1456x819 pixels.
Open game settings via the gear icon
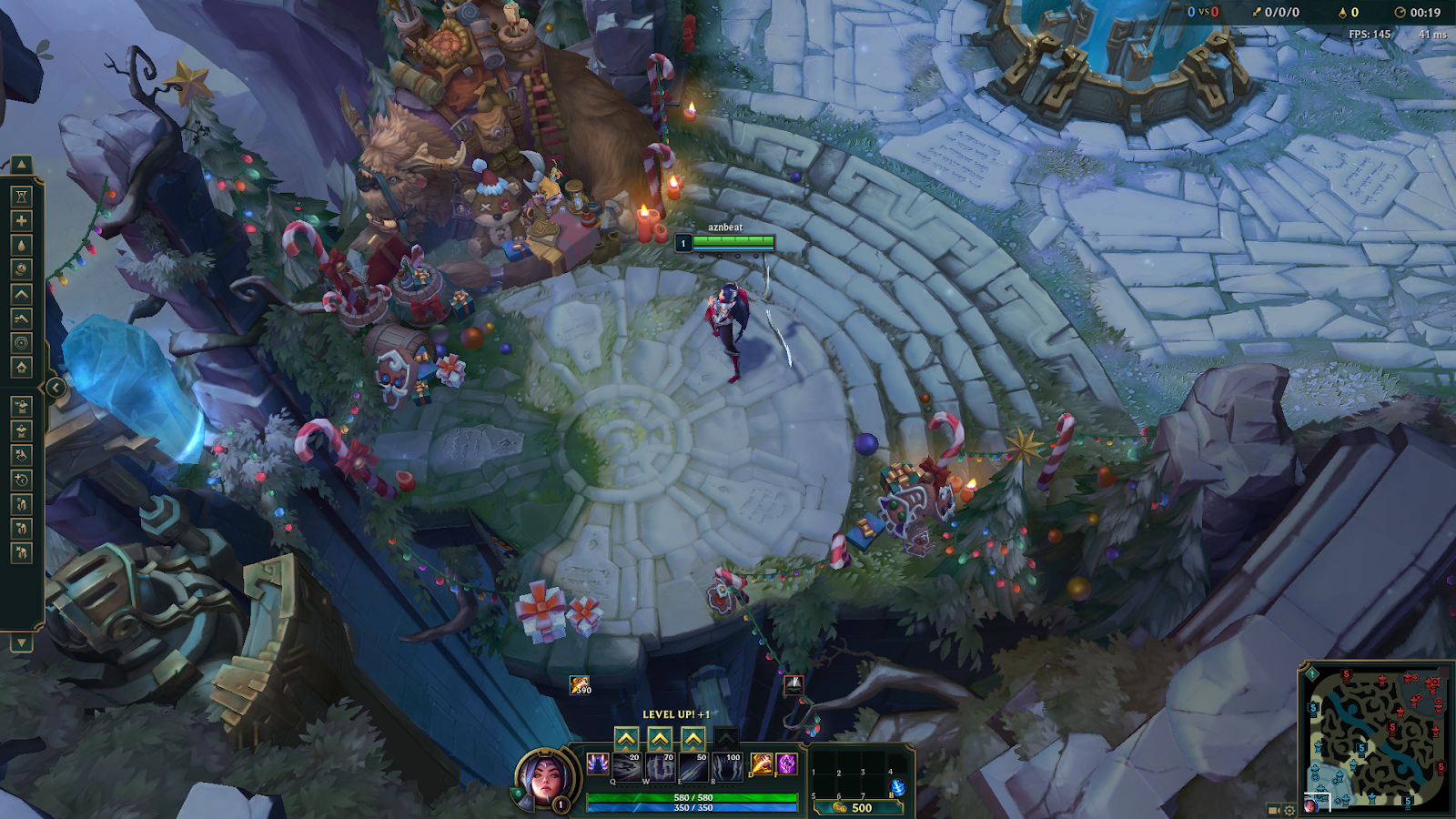click(1289, 810)
